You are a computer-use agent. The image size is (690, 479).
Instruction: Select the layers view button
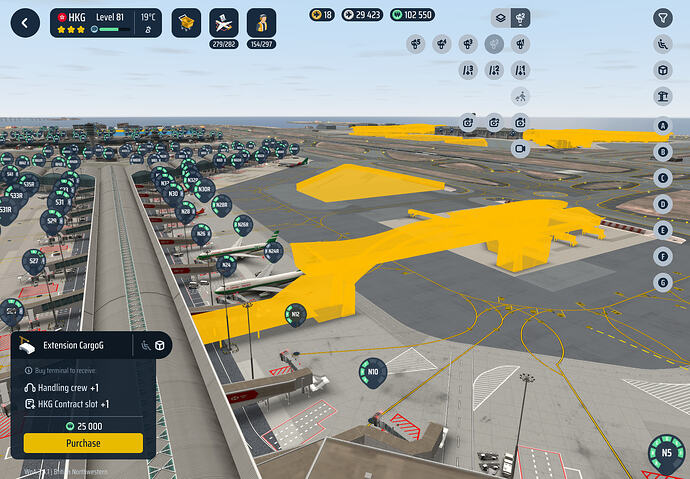pyautogui.click(x=501, y=18)
